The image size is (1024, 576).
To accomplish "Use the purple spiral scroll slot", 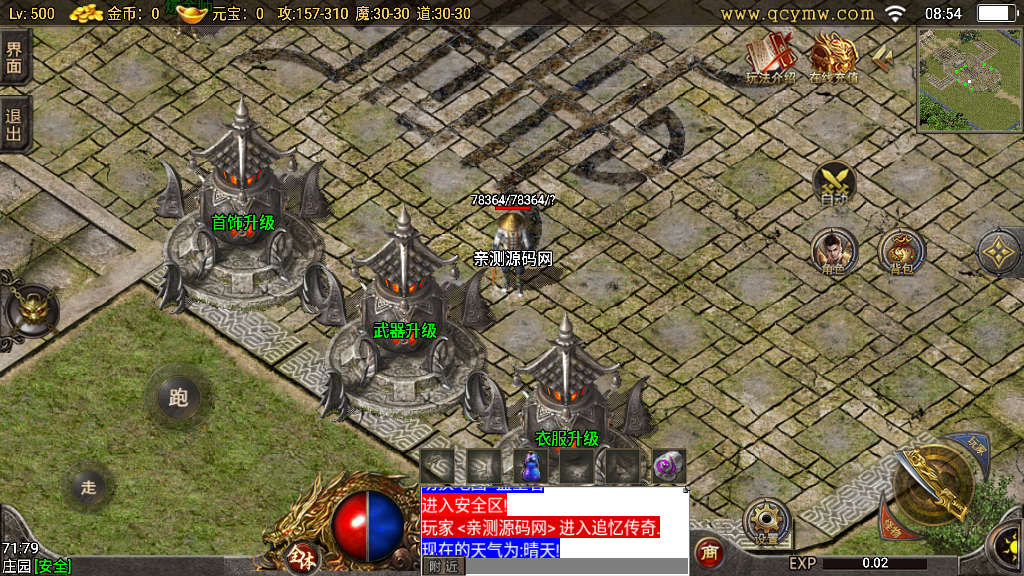I will pyautogui.click(x=668, y=465).
